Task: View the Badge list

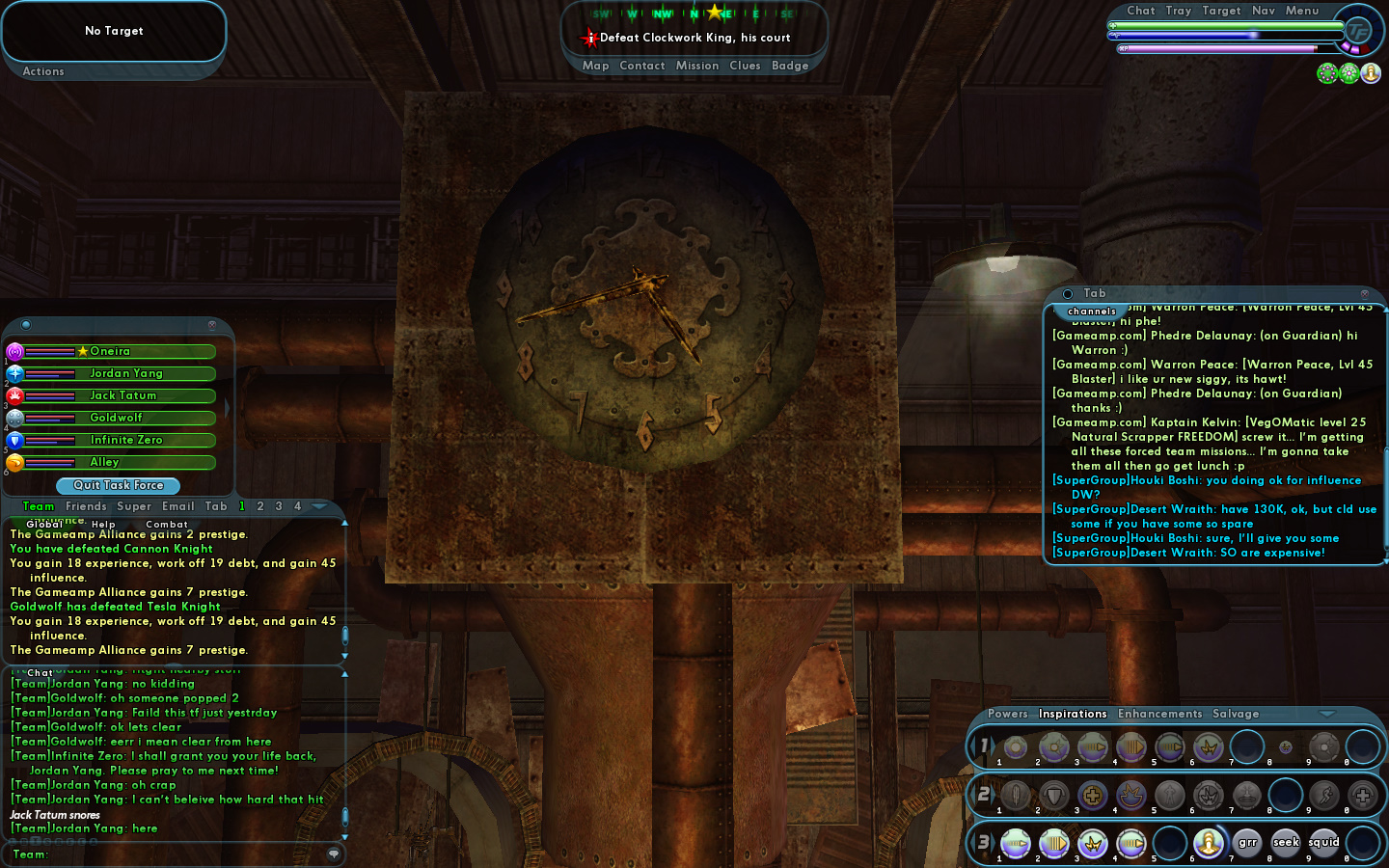Action: [790, 66]
